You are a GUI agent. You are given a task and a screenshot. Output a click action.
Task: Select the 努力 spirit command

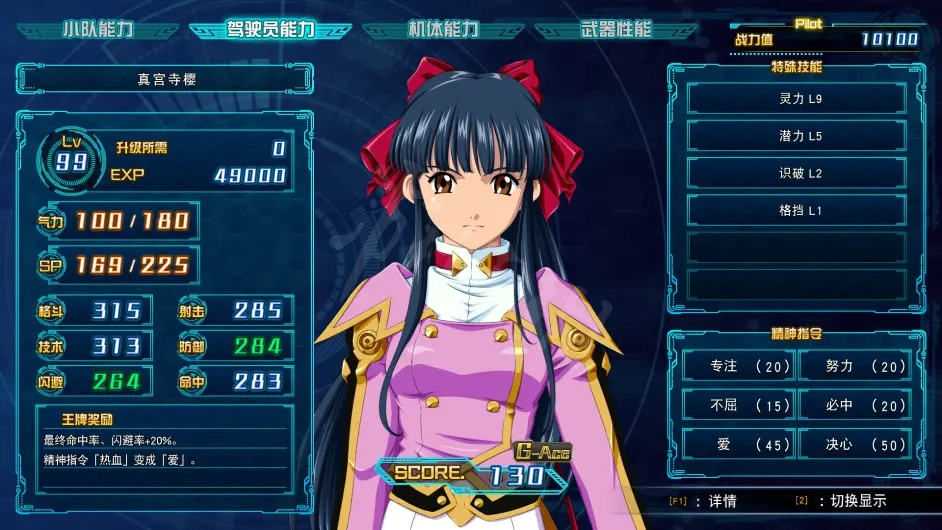(854, 367)
